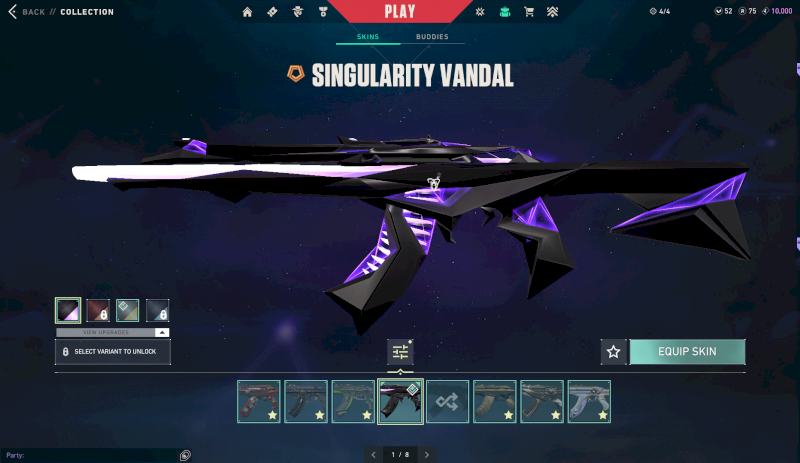Select the default purple-white variant swatch

click(x=68, y=310)
